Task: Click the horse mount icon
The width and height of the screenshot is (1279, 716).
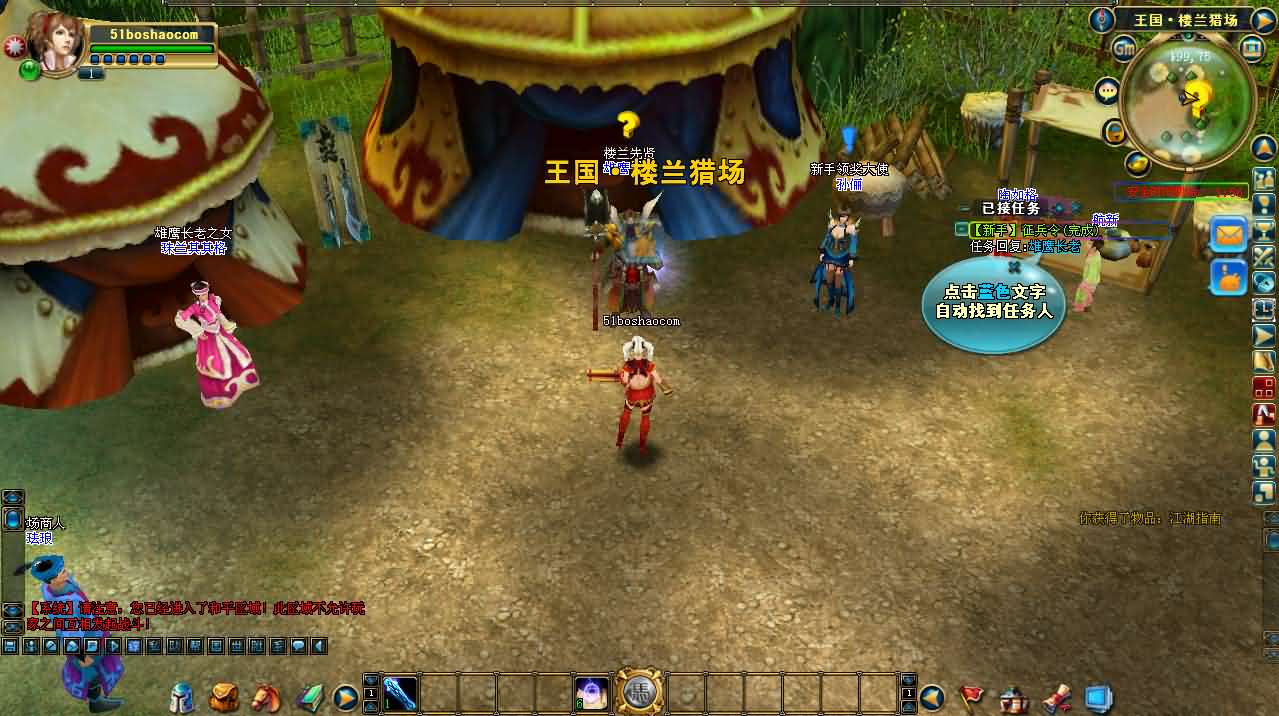Action: click(x=265, y=696)
